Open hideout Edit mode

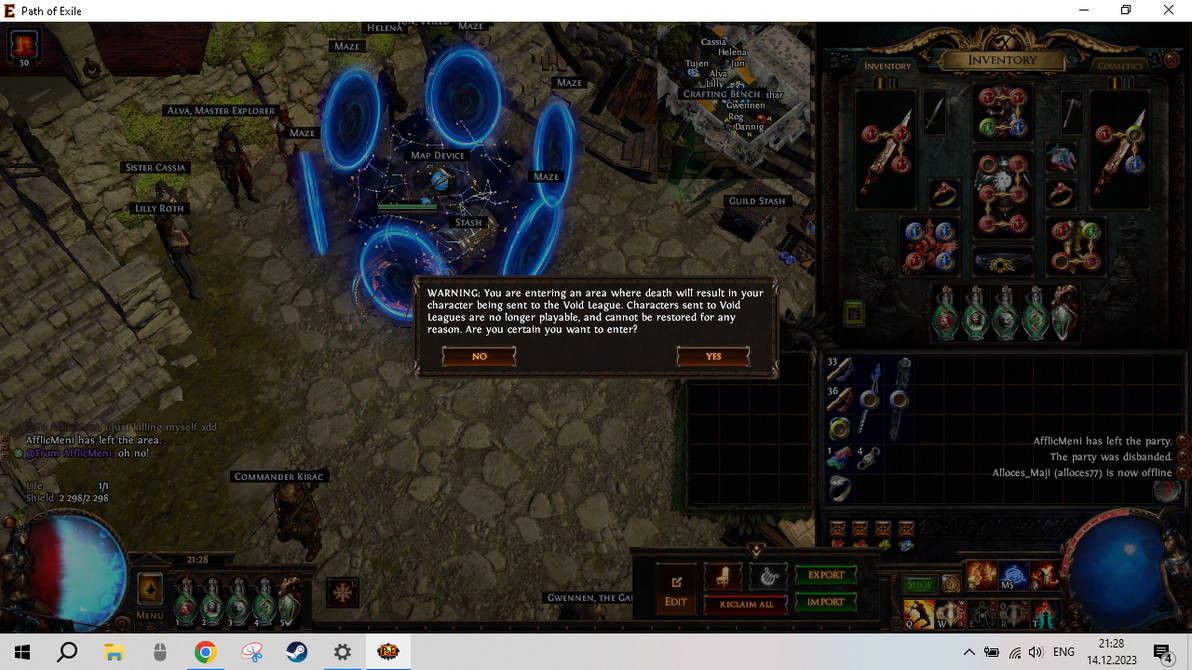[x=676, y=588]
